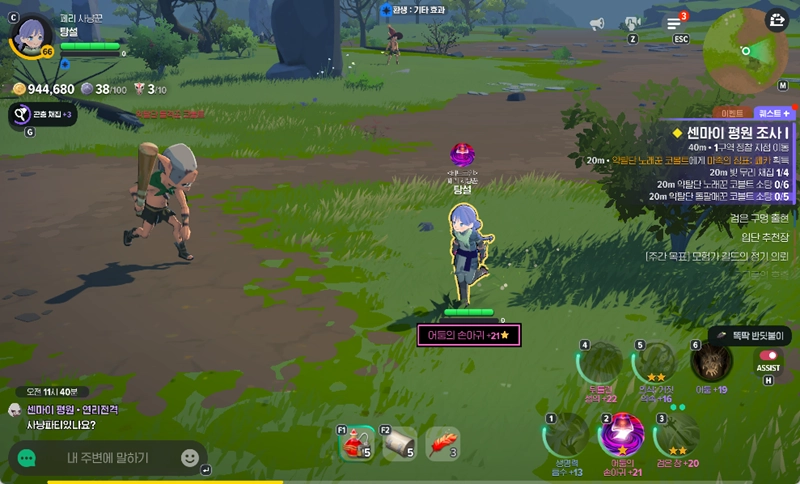Screen dimensions: 800x484
Task: Click the share/exit icon above the minimap
Action: click(777, 20)
